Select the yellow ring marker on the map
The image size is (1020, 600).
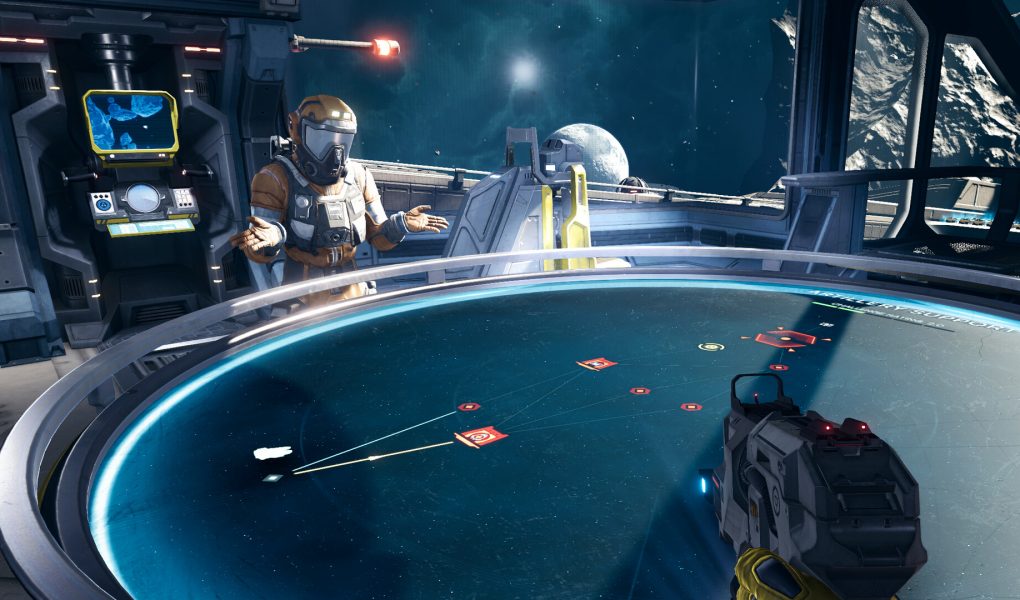tap(711, 347)
